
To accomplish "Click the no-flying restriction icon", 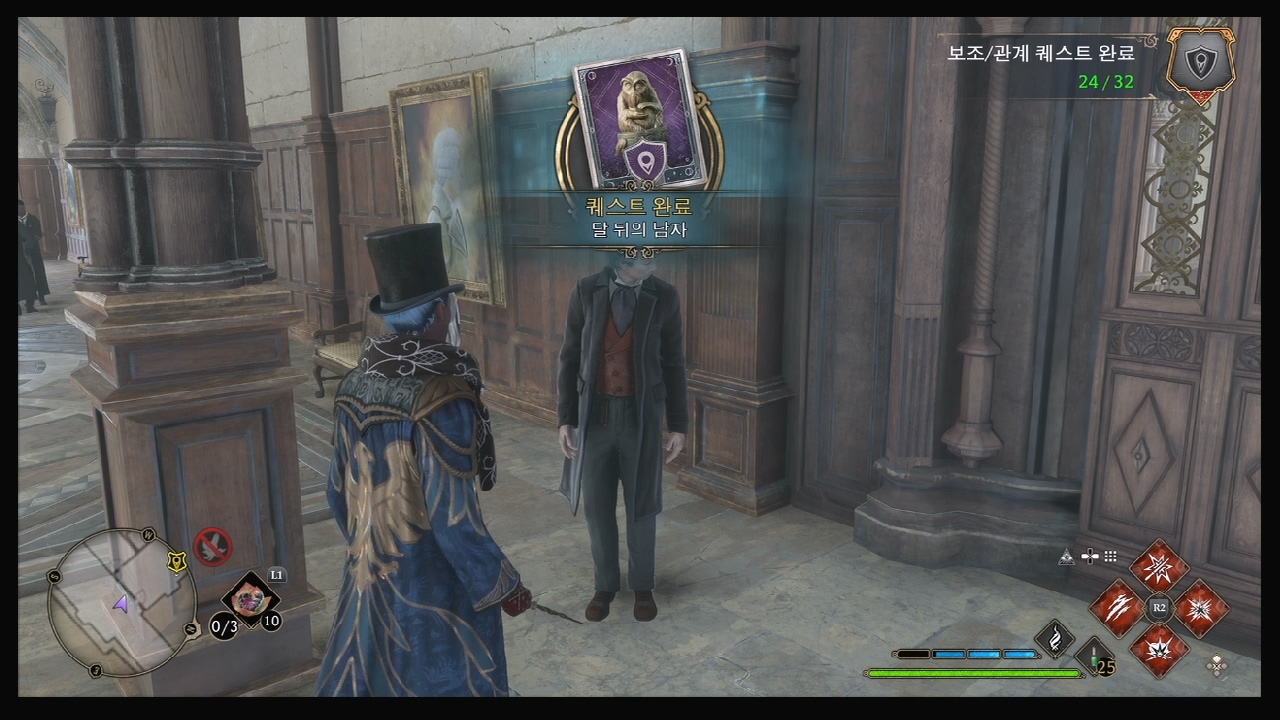I will pos(213,546).
